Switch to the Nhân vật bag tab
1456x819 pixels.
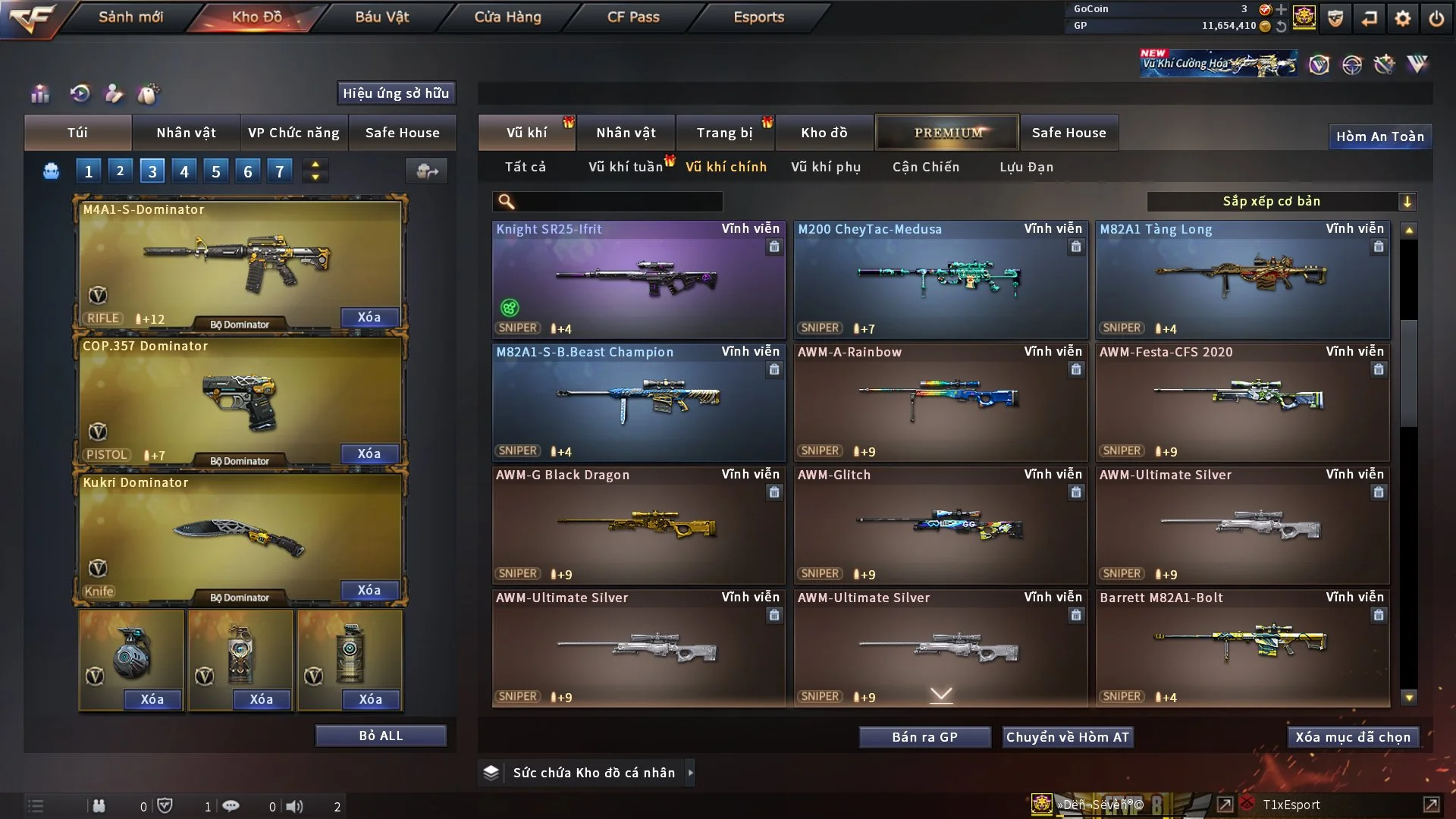(x=186, y=133)
